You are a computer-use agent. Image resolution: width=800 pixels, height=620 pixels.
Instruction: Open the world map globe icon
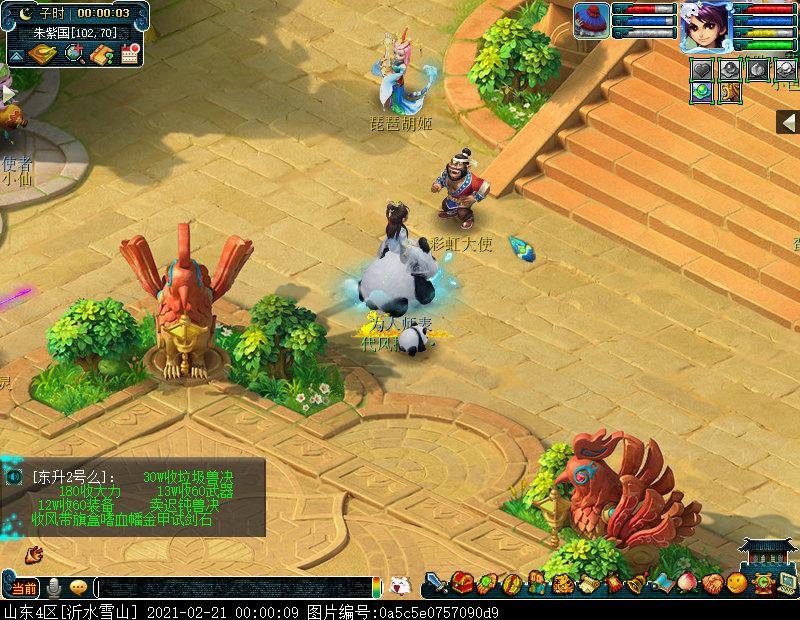pos(73,53)
